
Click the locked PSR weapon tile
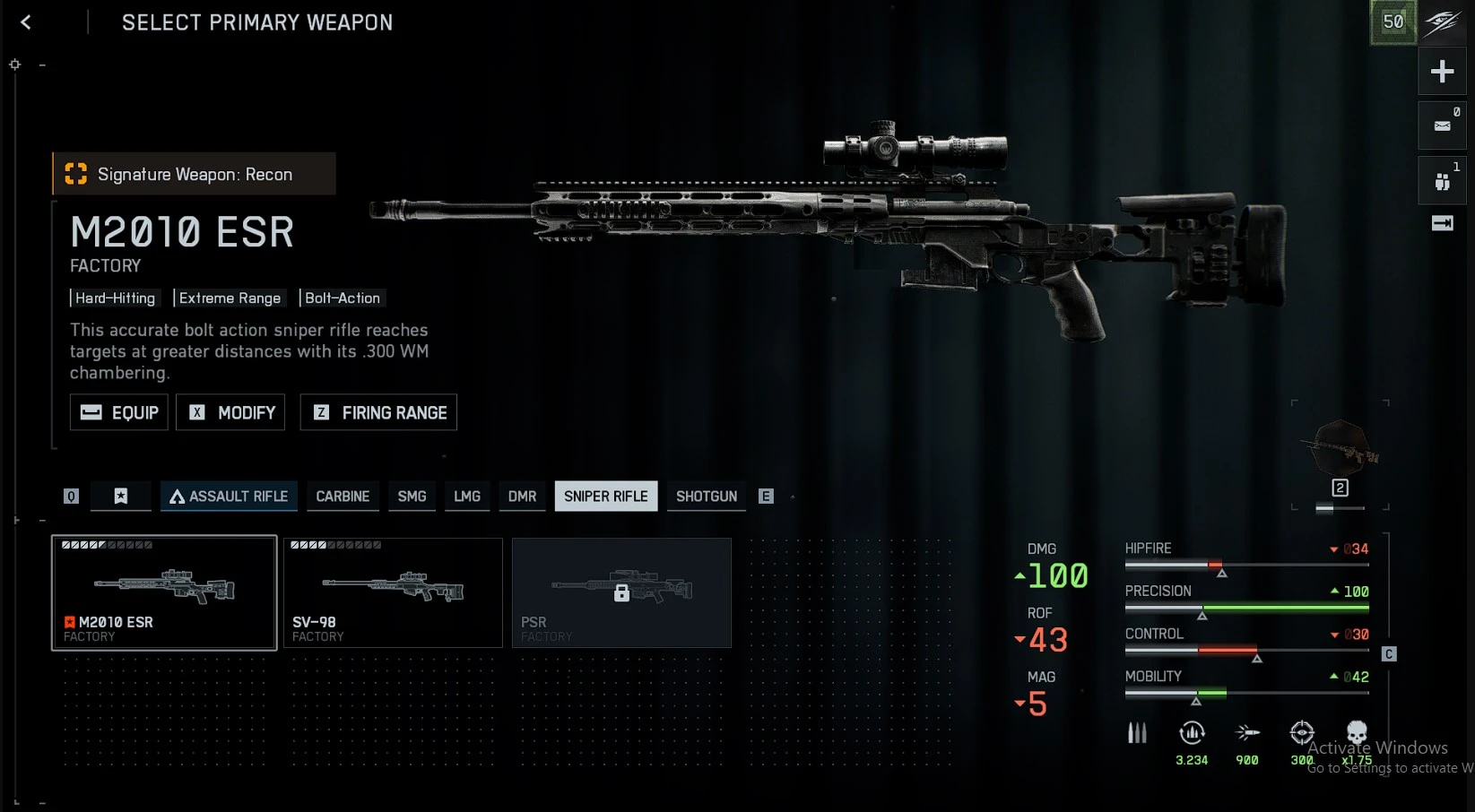pos(621,592)
